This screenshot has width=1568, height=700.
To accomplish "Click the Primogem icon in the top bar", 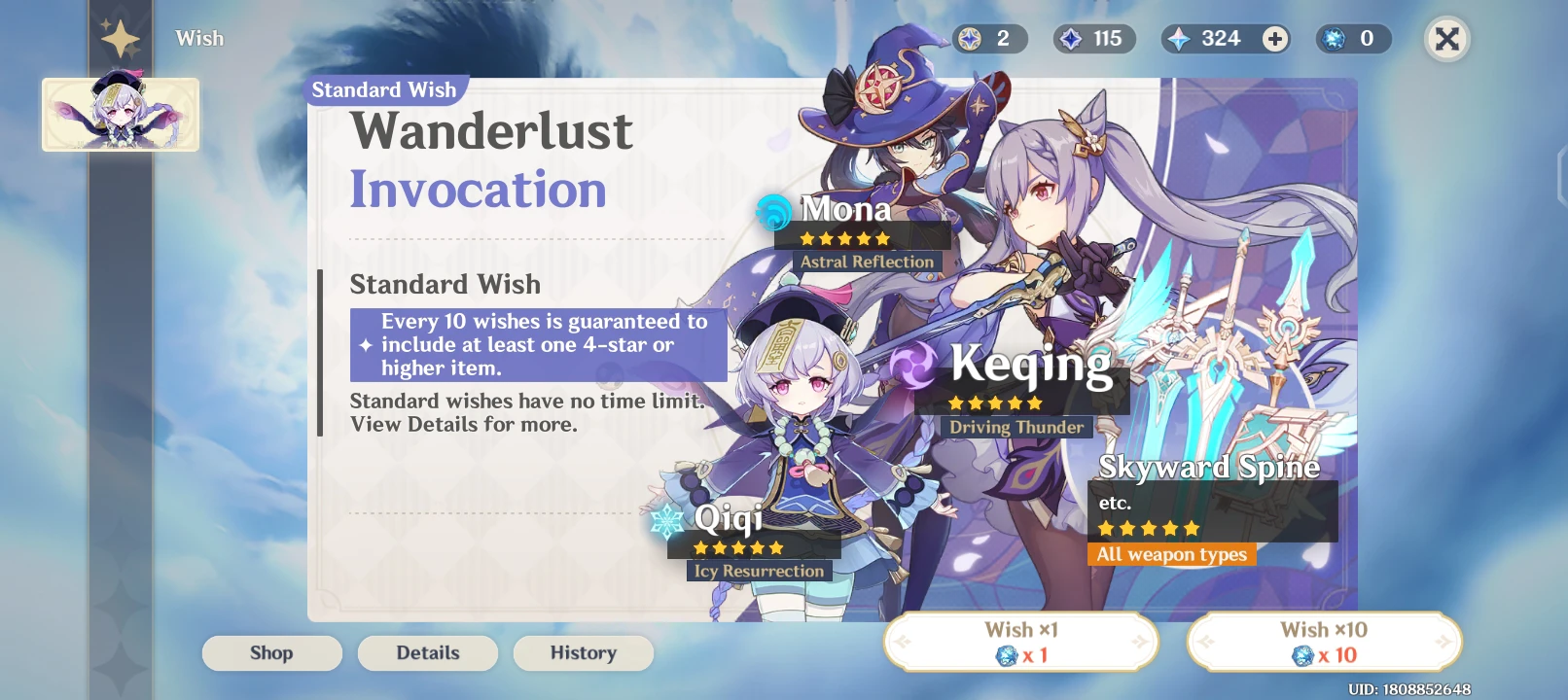I will tap(1180, 39).
